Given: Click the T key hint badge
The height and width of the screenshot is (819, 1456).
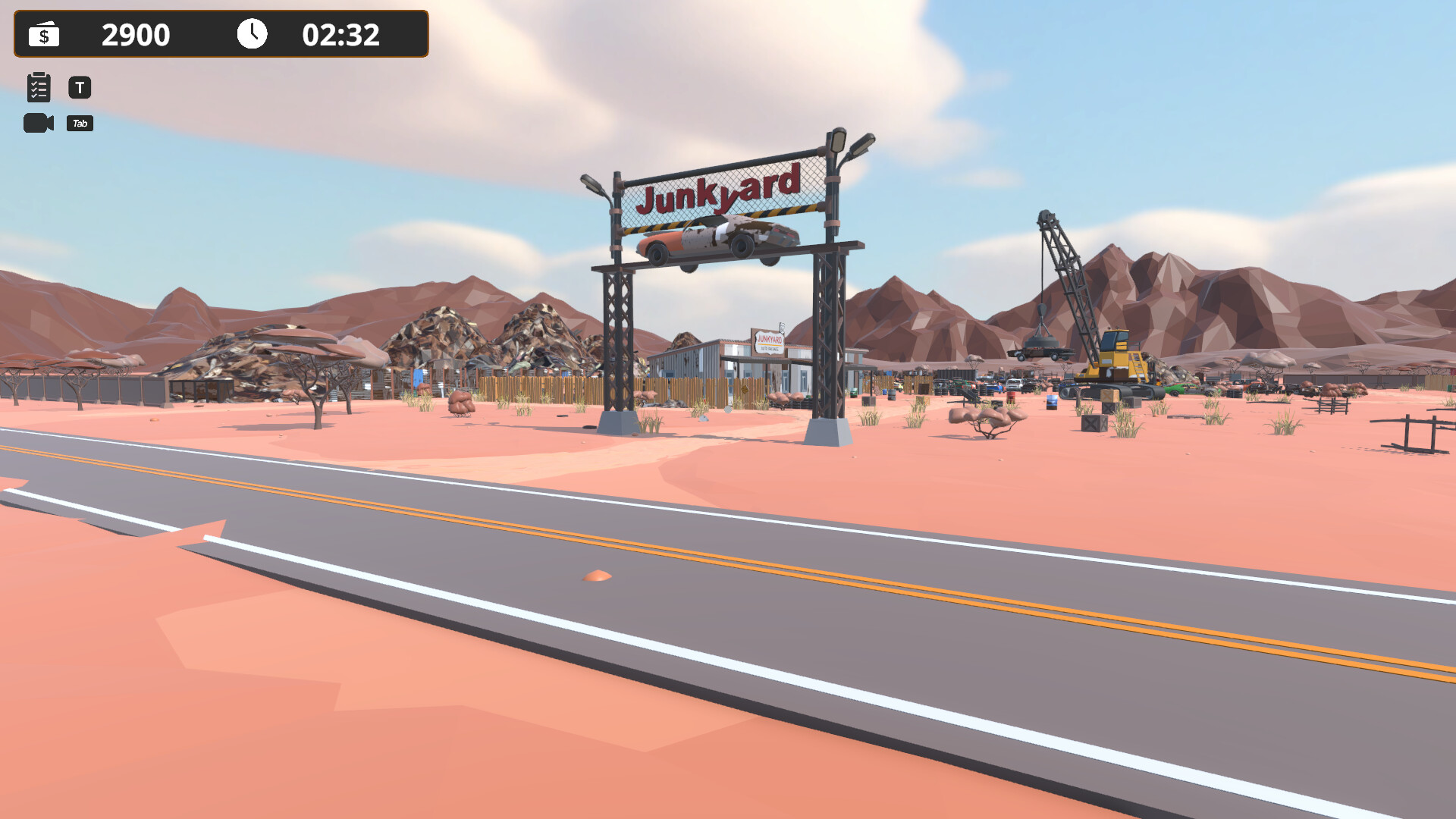Looking at the screenshot, I should [x=80, y=87].
